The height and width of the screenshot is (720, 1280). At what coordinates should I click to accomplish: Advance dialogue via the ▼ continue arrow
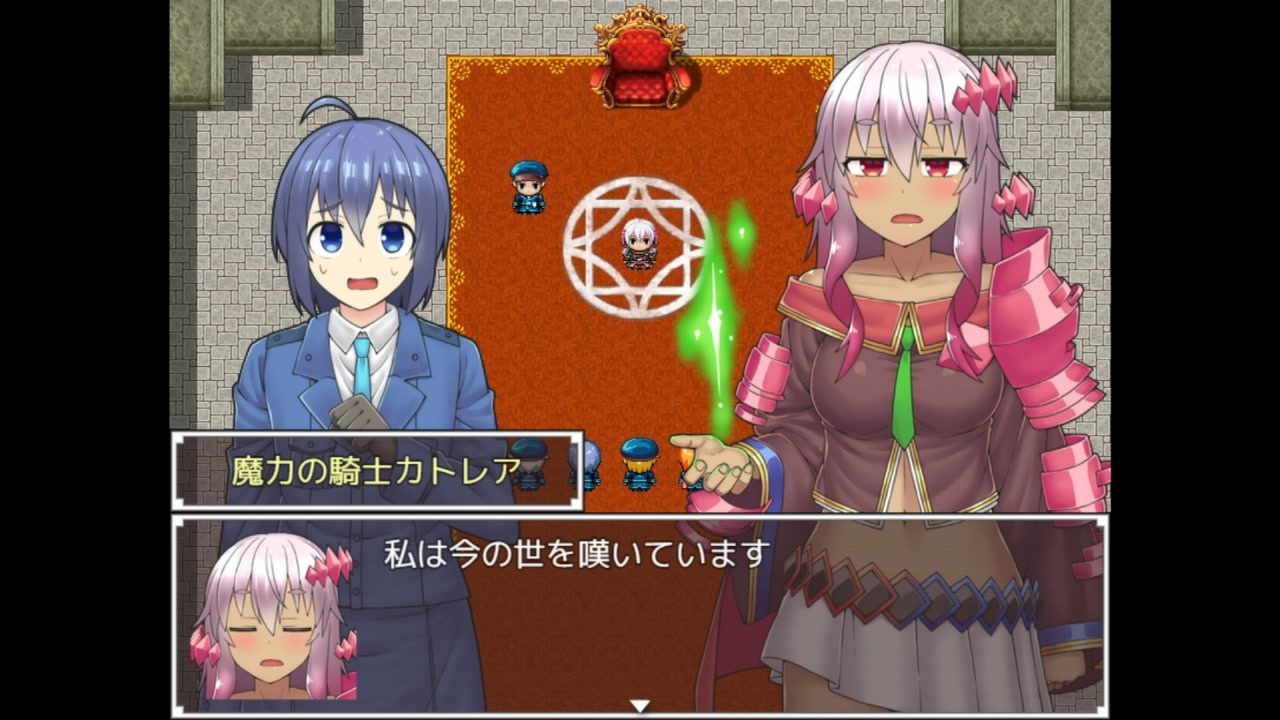[x=639, y=703]
